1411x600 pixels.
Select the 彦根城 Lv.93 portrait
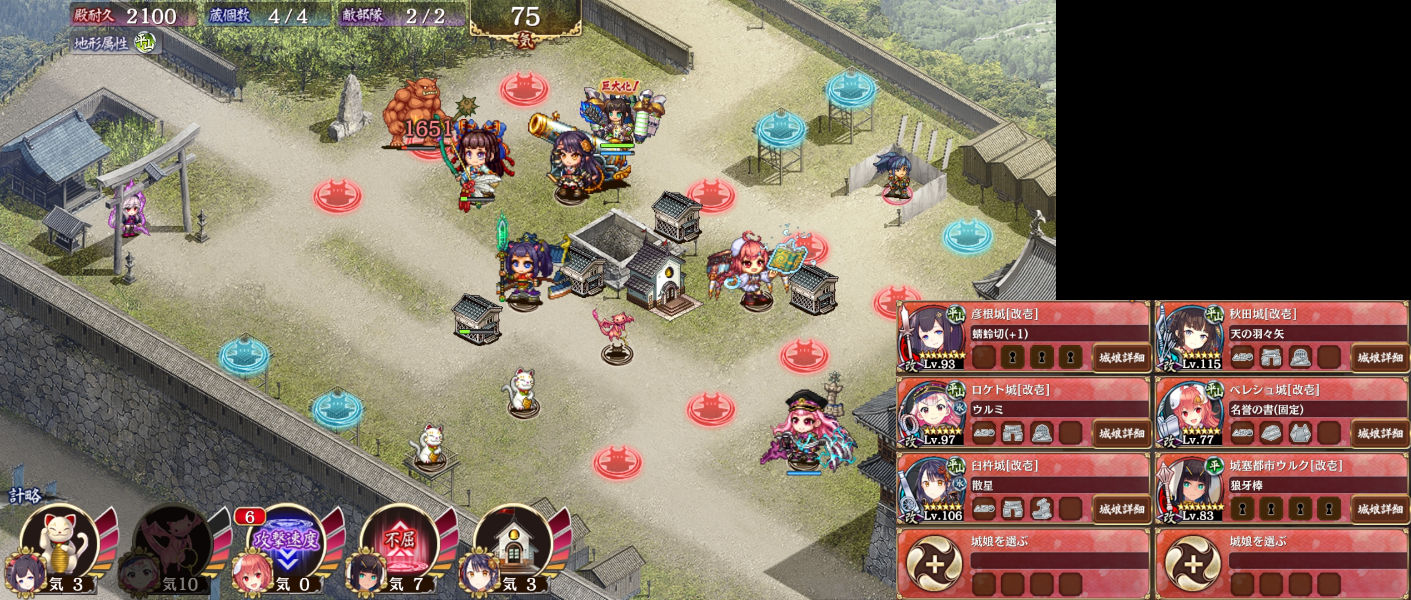tap(935, 335)
